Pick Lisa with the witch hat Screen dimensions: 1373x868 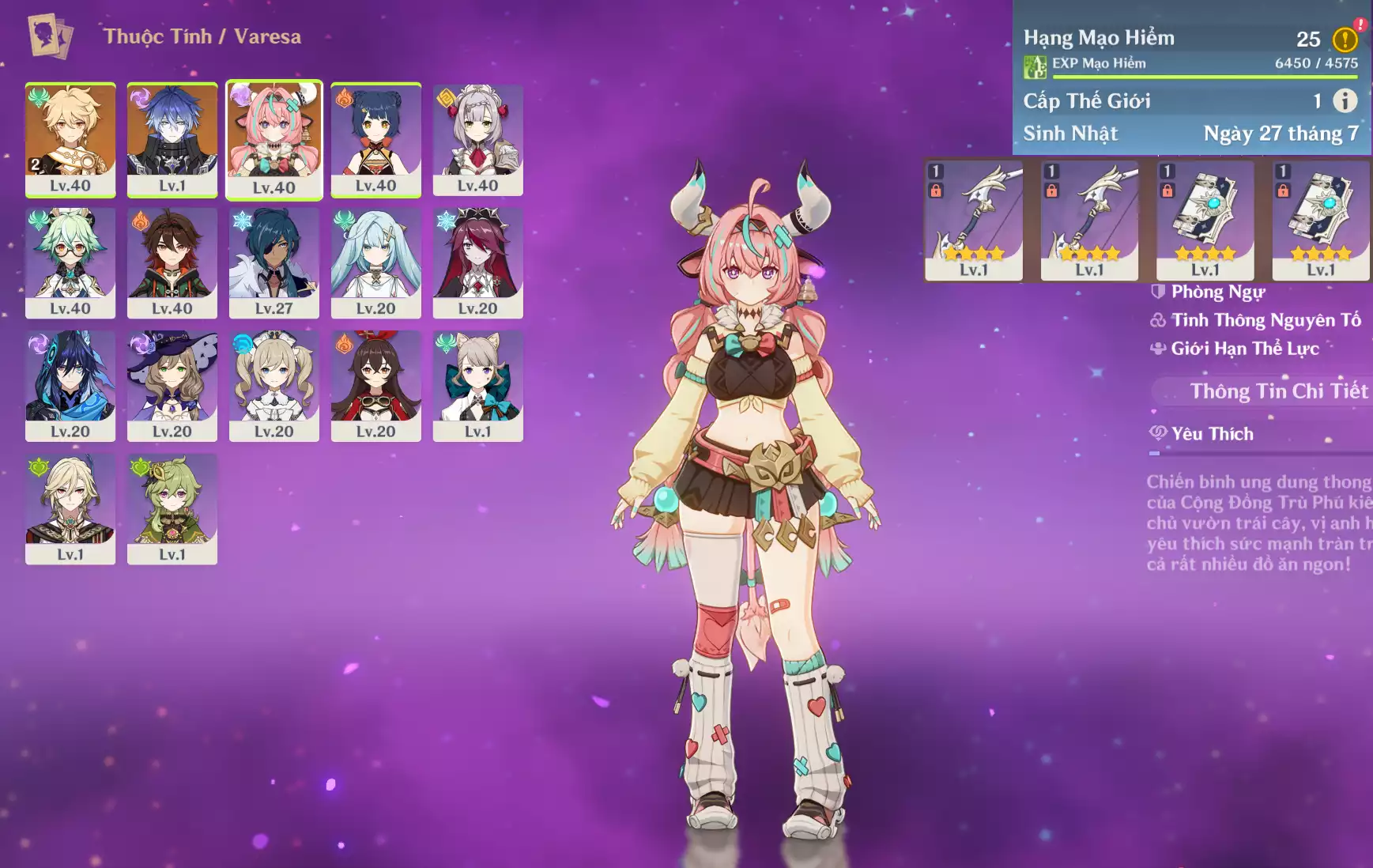[x=172, y=386]
